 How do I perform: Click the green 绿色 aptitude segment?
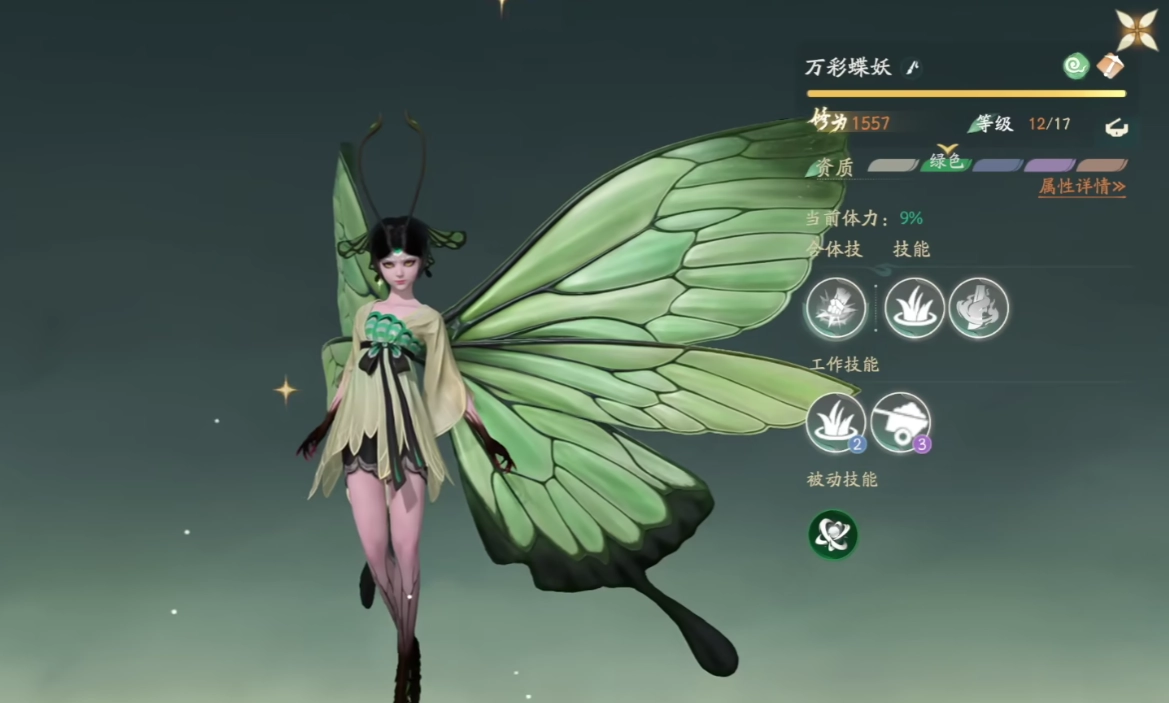tap(945, 162)
